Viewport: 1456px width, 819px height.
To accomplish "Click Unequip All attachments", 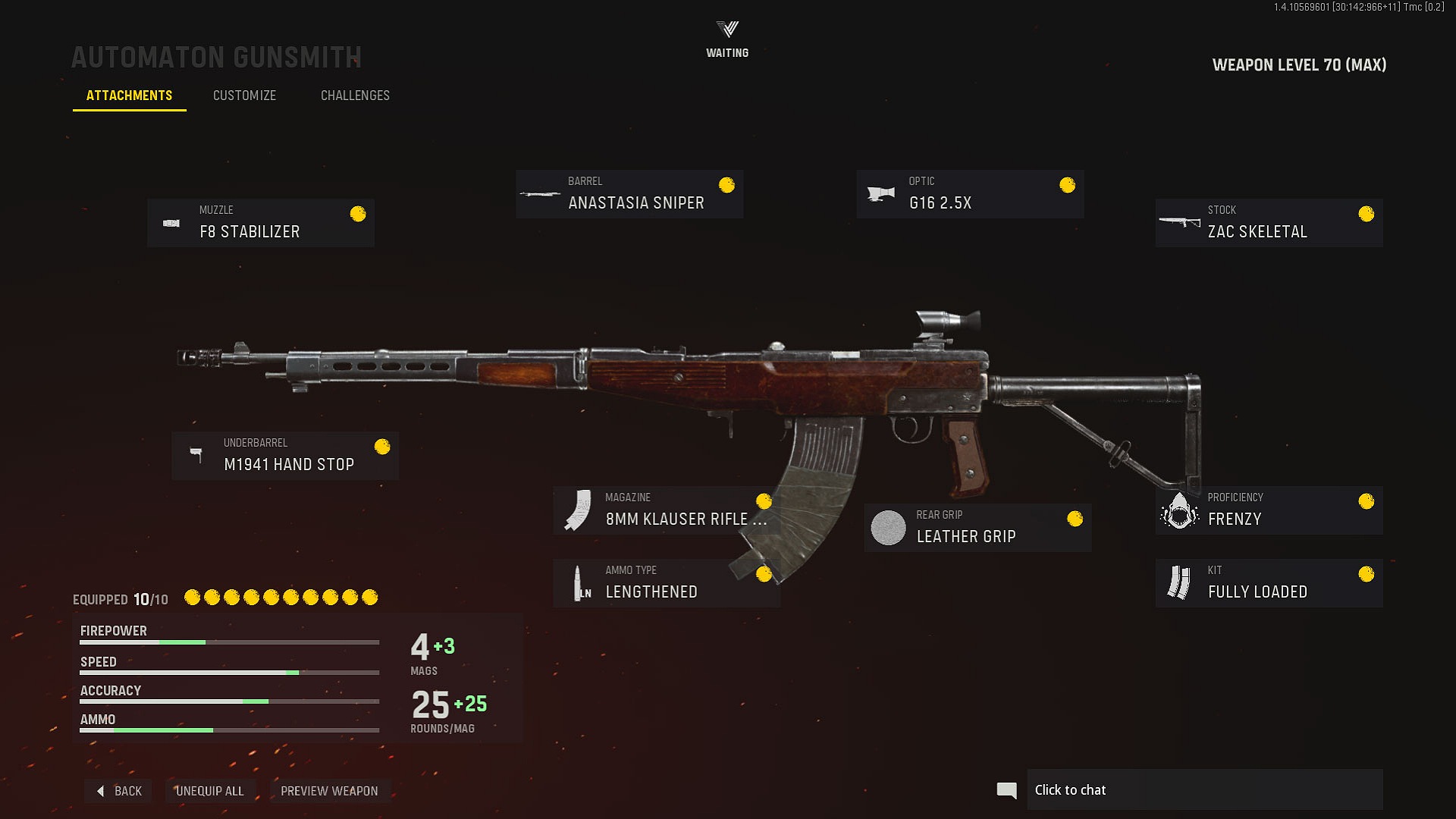I will [x=209, y=791].
